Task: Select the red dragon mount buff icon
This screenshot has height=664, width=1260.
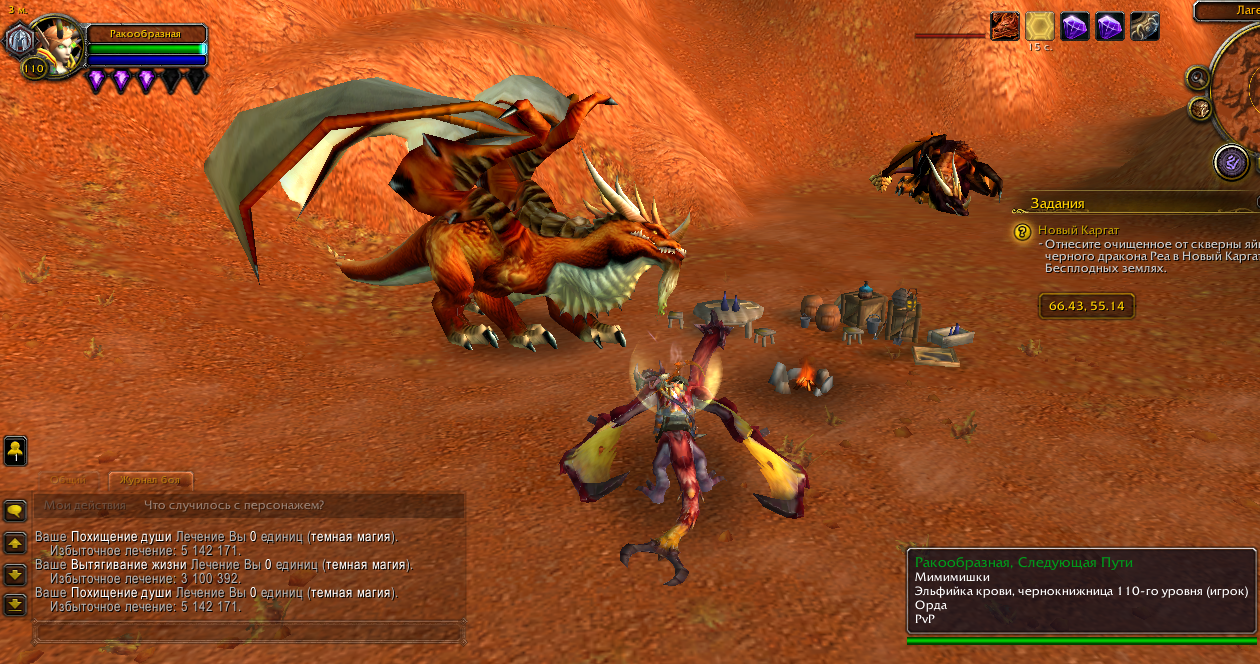Action: coord(1004,26)
